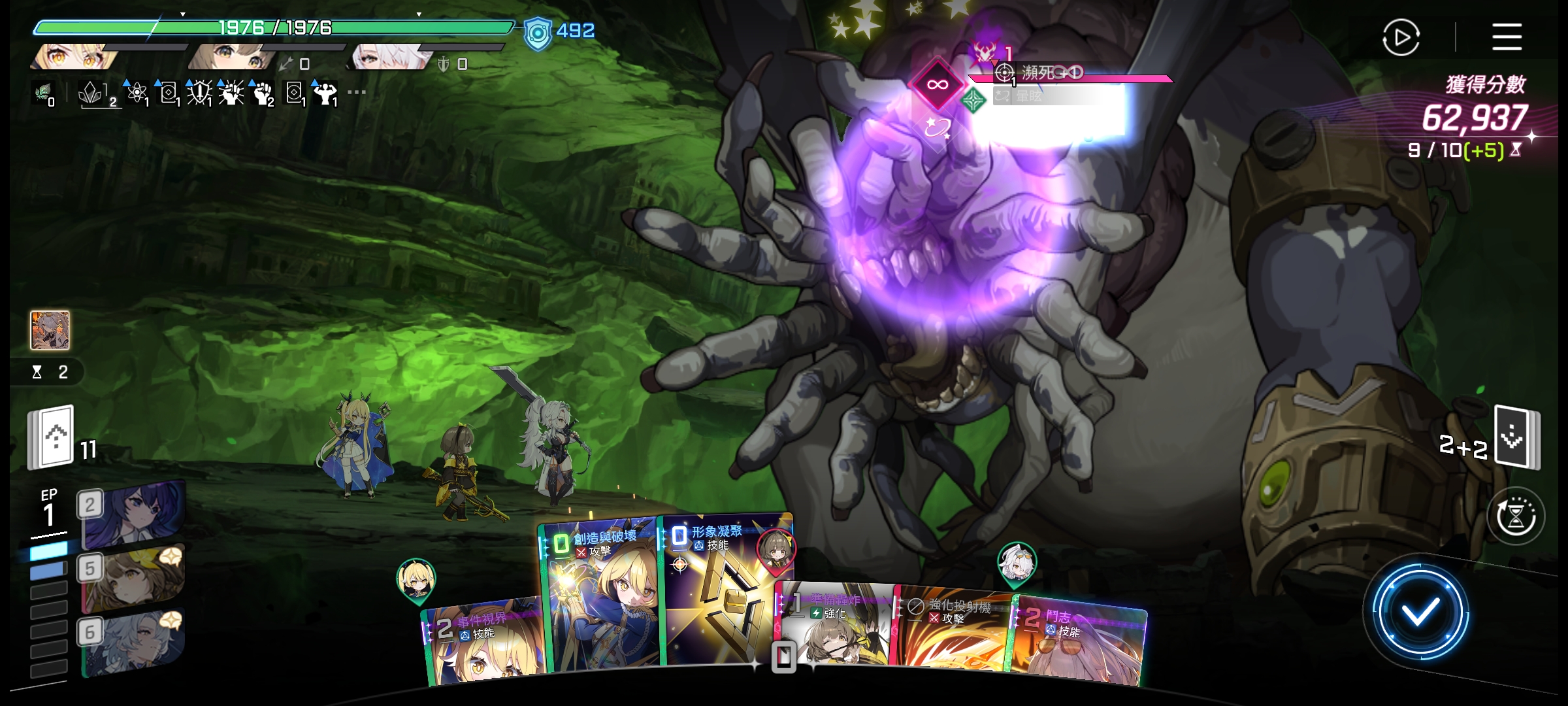Select the purple-haired EP skill costing 2
The width and height of the screenshot is (1568, 706).
[134, 513]
